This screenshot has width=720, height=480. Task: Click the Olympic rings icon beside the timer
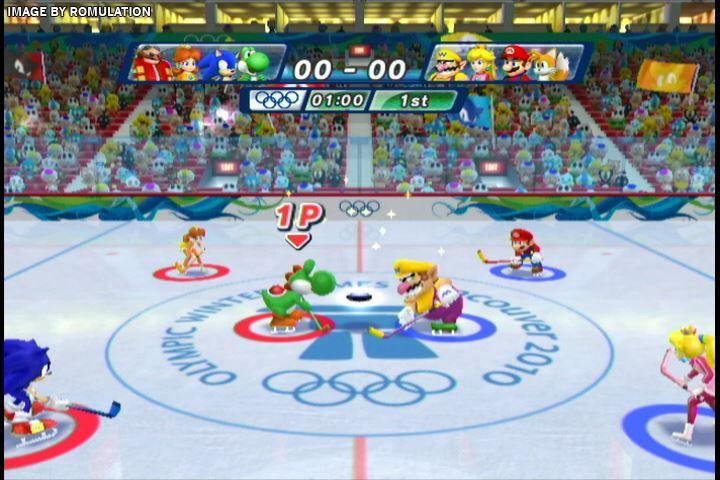(276, 100)
